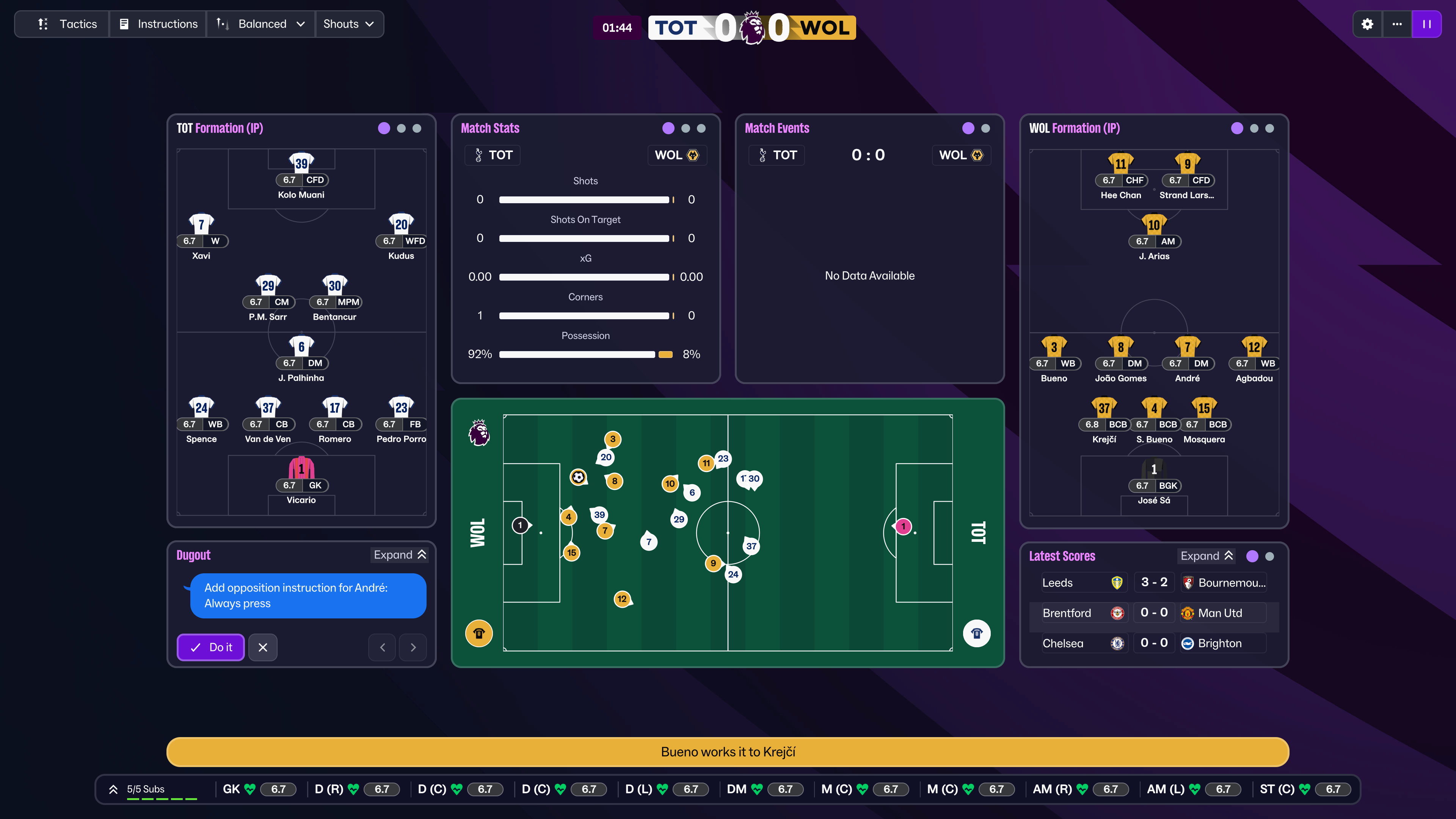Pause the match

click(x=1427, y=24)
